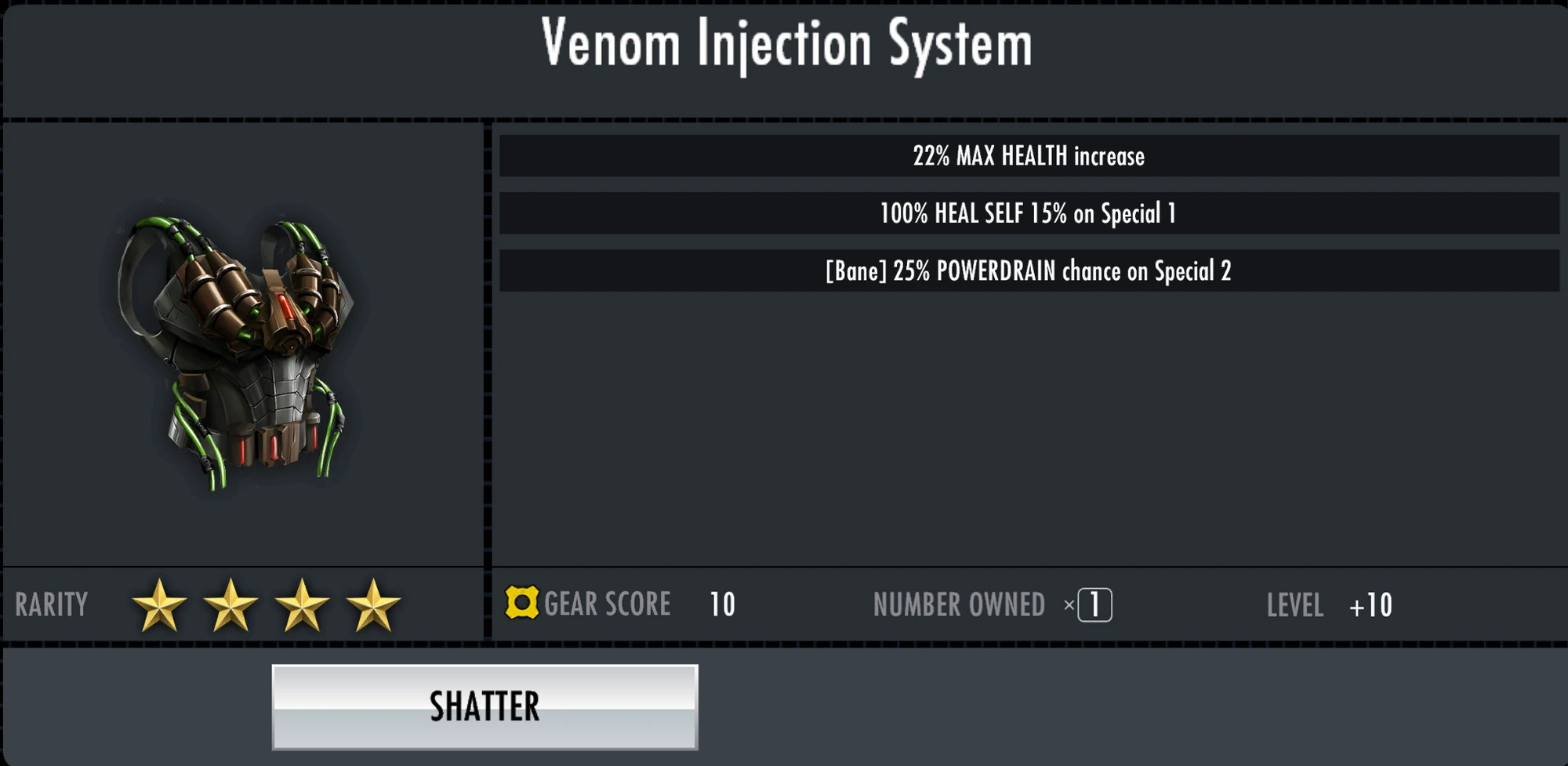Toggle the 22% MAX HEALTH increase stat
This screenshot has width=1568, height=766.
[x=1027, y=156]
